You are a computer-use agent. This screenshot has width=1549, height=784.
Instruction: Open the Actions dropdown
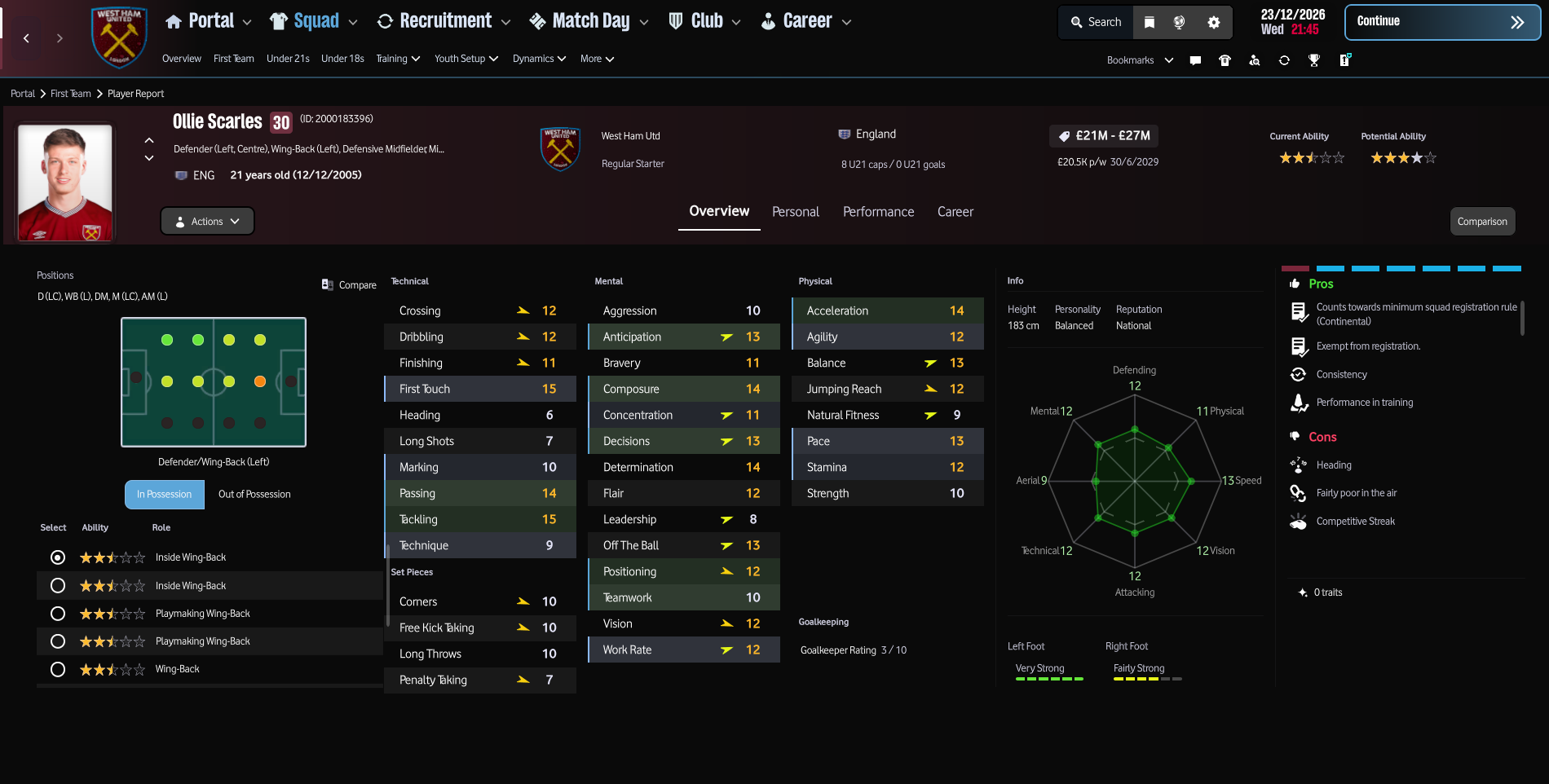point(206,221)
